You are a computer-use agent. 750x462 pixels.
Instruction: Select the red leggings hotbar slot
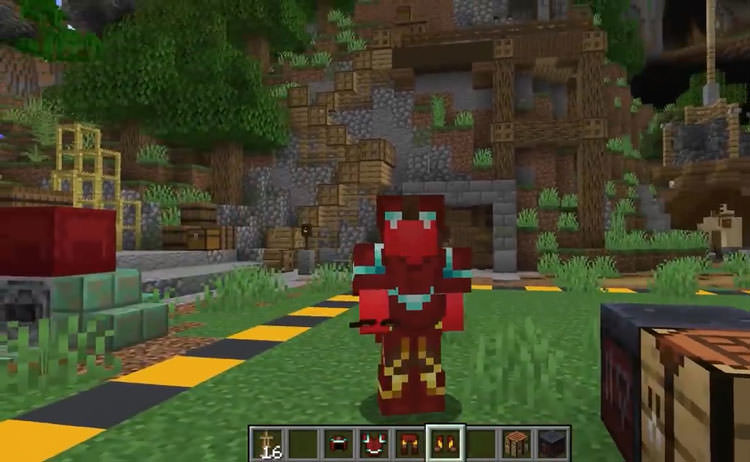(x=407, y=442)
